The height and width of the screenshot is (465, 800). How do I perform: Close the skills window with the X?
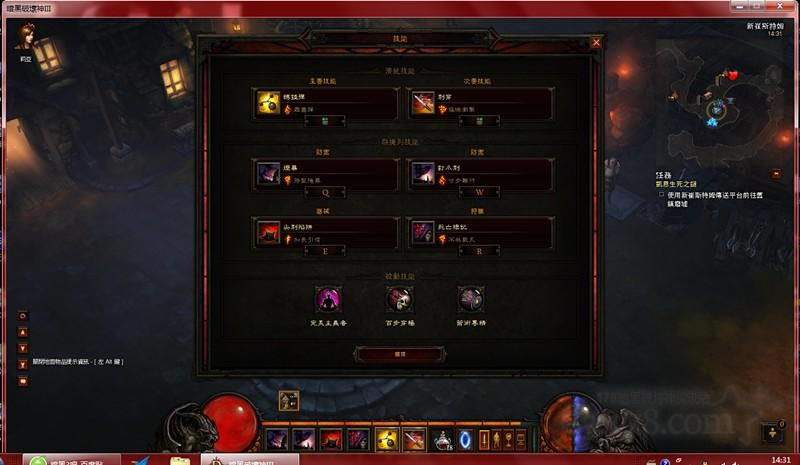point(596,43)
